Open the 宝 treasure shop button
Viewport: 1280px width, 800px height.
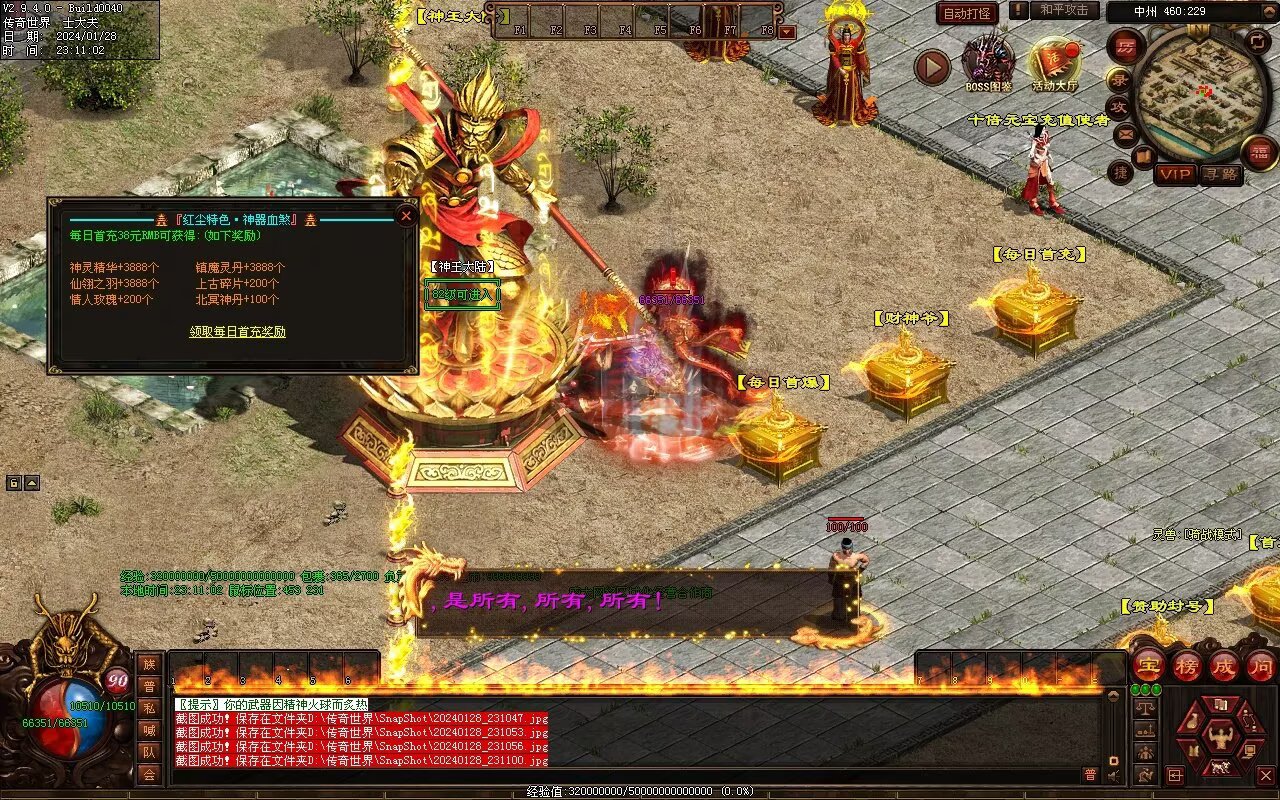pos(1148,665)
